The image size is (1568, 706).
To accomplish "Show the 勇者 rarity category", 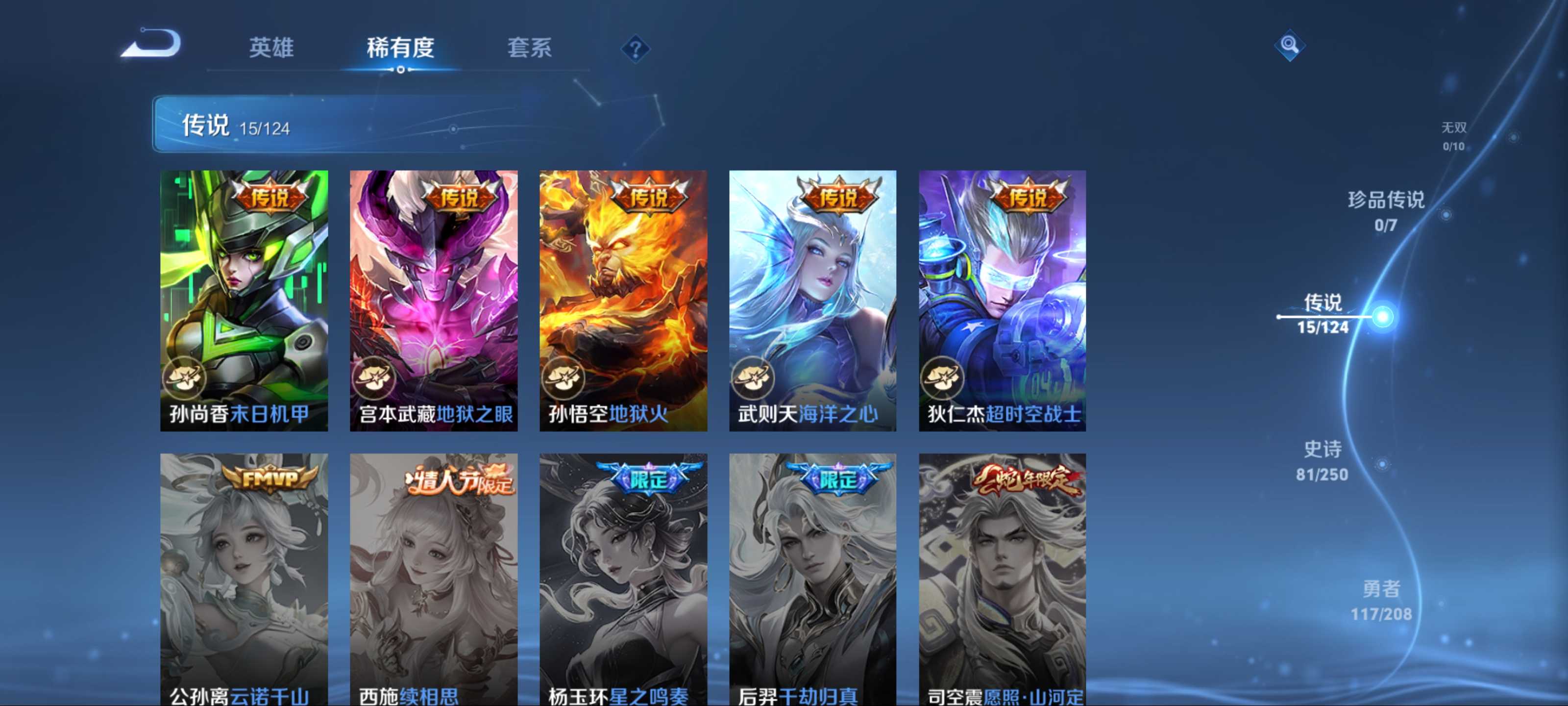I will pyautogui.click(x=1380, y=601).
